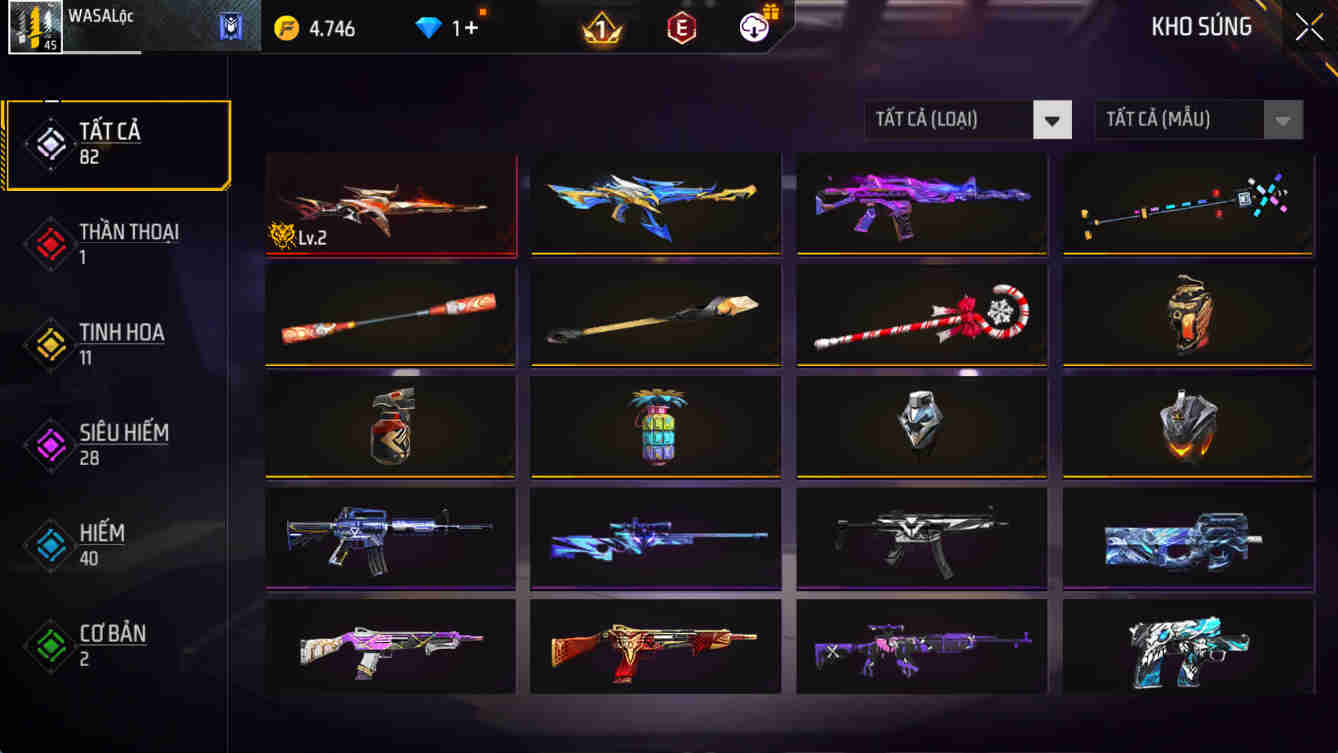The width and height of the screenshot is (1338, 753).
Task: Open the TẤT CẢ (LOẠI) dropdown
Action: [950, 119]
